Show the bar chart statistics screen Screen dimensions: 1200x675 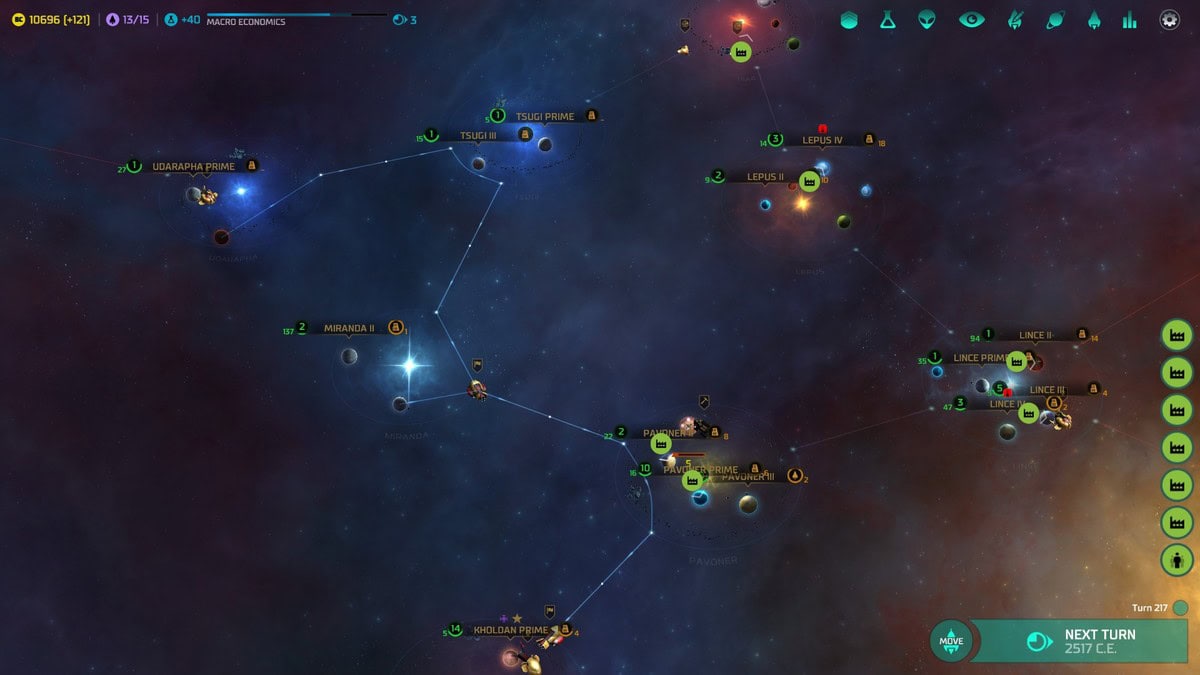[x=1130, y=20]
